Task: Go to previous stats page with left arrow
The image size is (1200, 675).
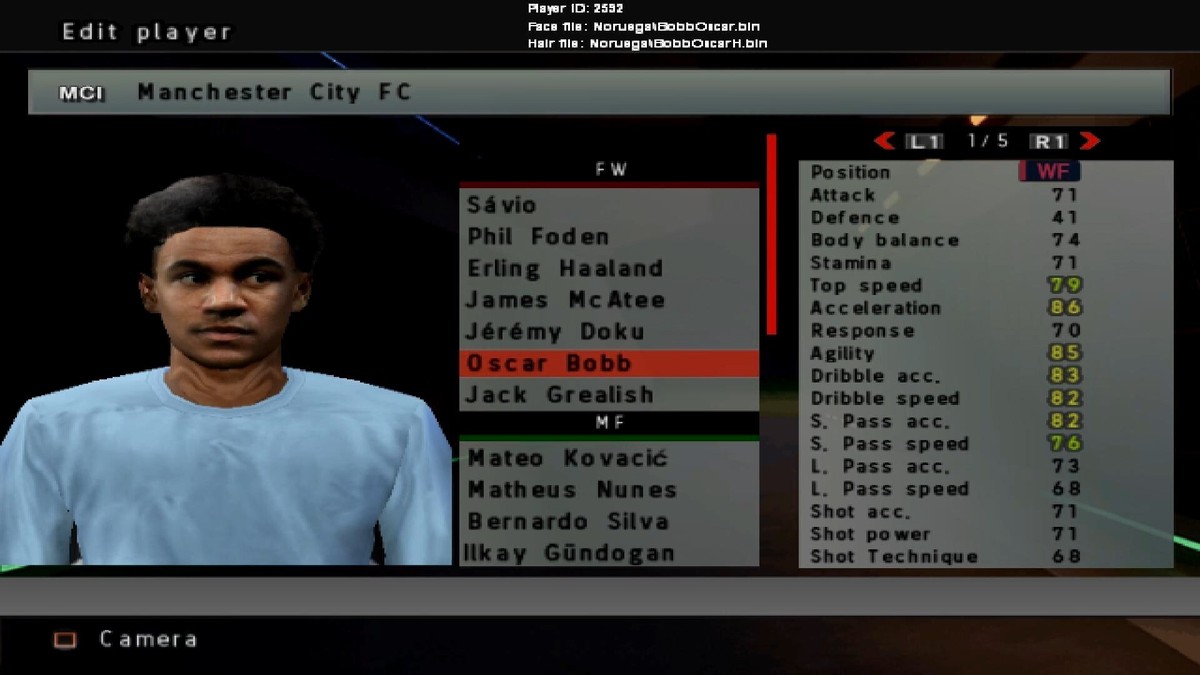Action: click(884, 141)
